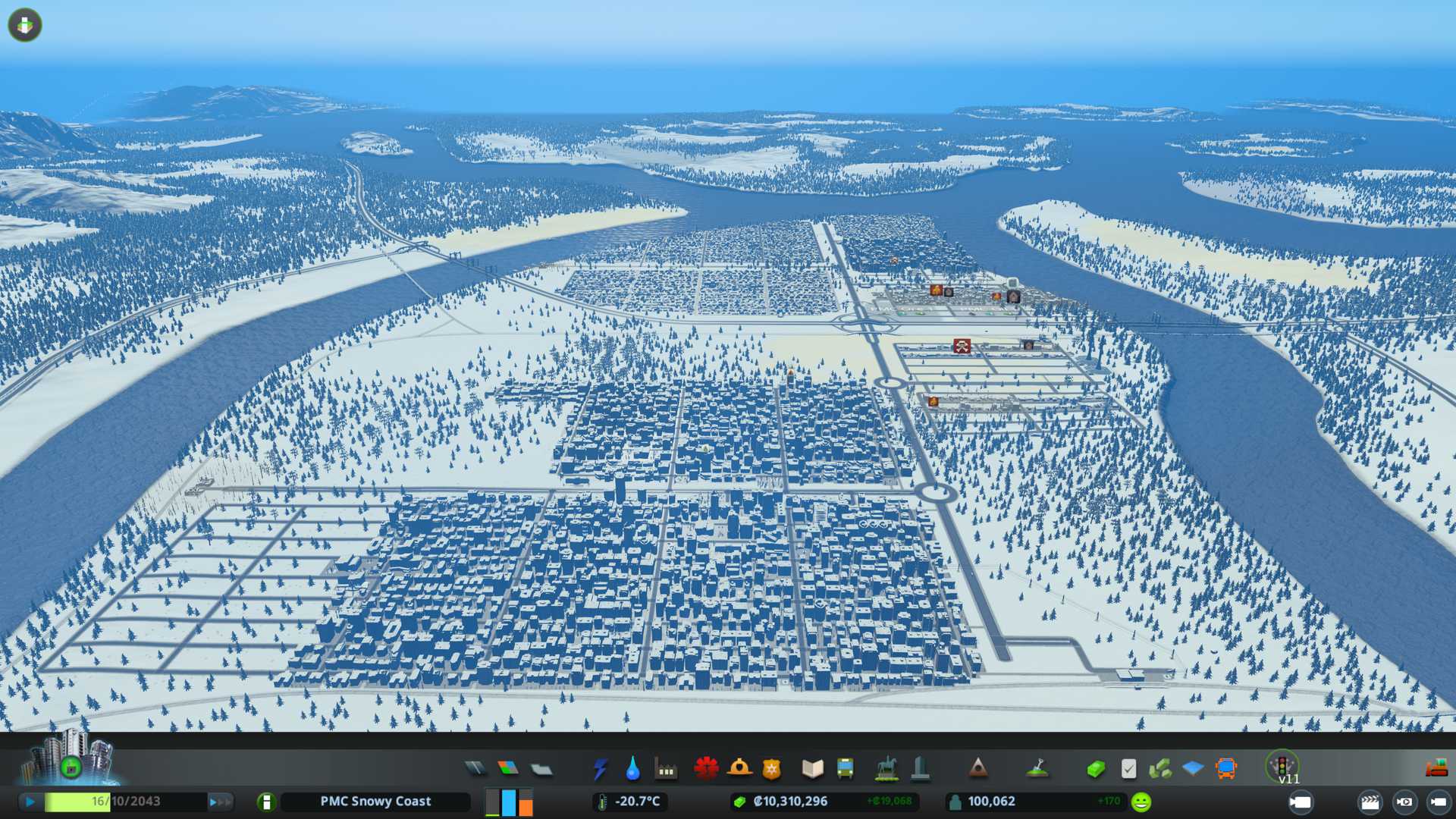Screen dimensions: 1456x819
Task: Click the green download arrow icon
Action: coord(25,25)
